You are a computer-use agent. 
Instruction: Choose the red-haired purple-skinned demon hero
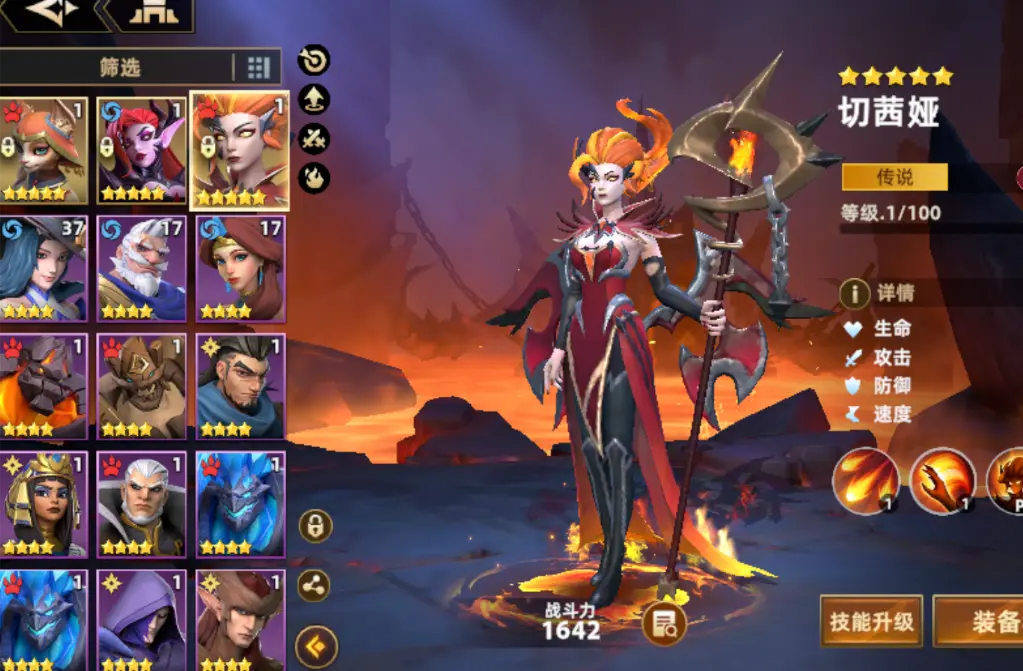coord(141,150)
